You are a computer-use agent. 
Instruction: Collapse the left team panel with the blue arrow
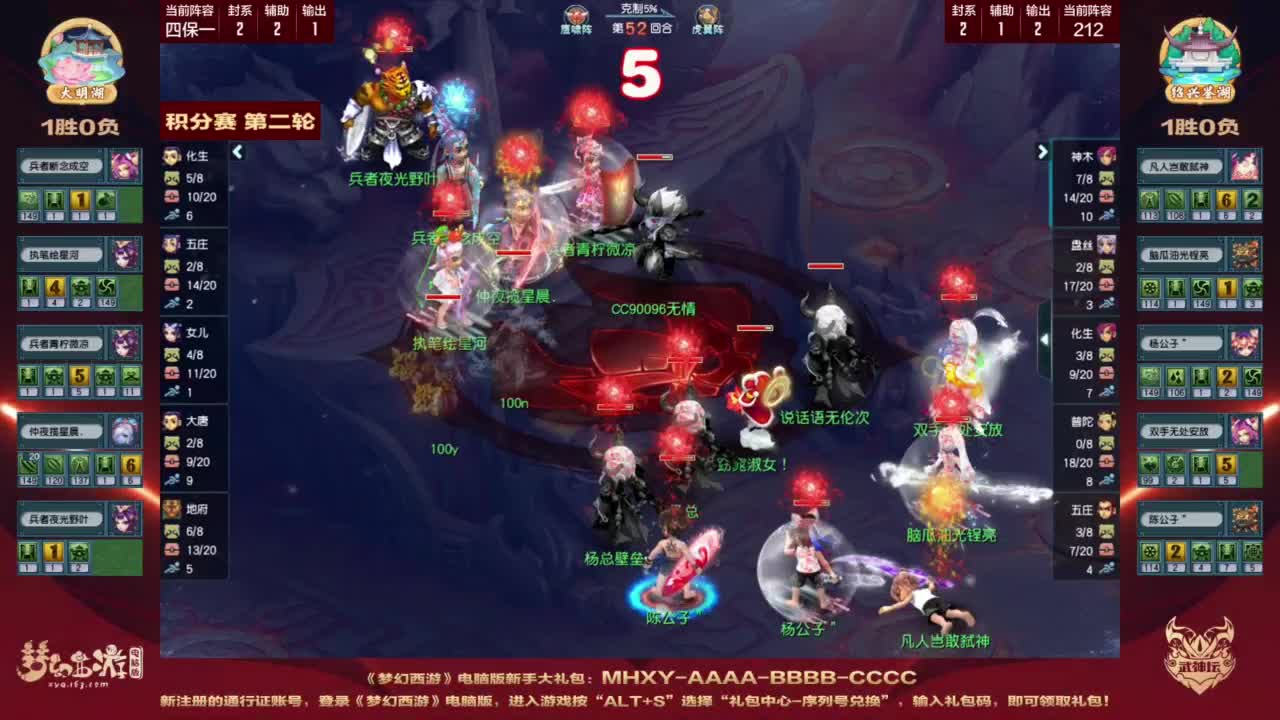point(238,153)
